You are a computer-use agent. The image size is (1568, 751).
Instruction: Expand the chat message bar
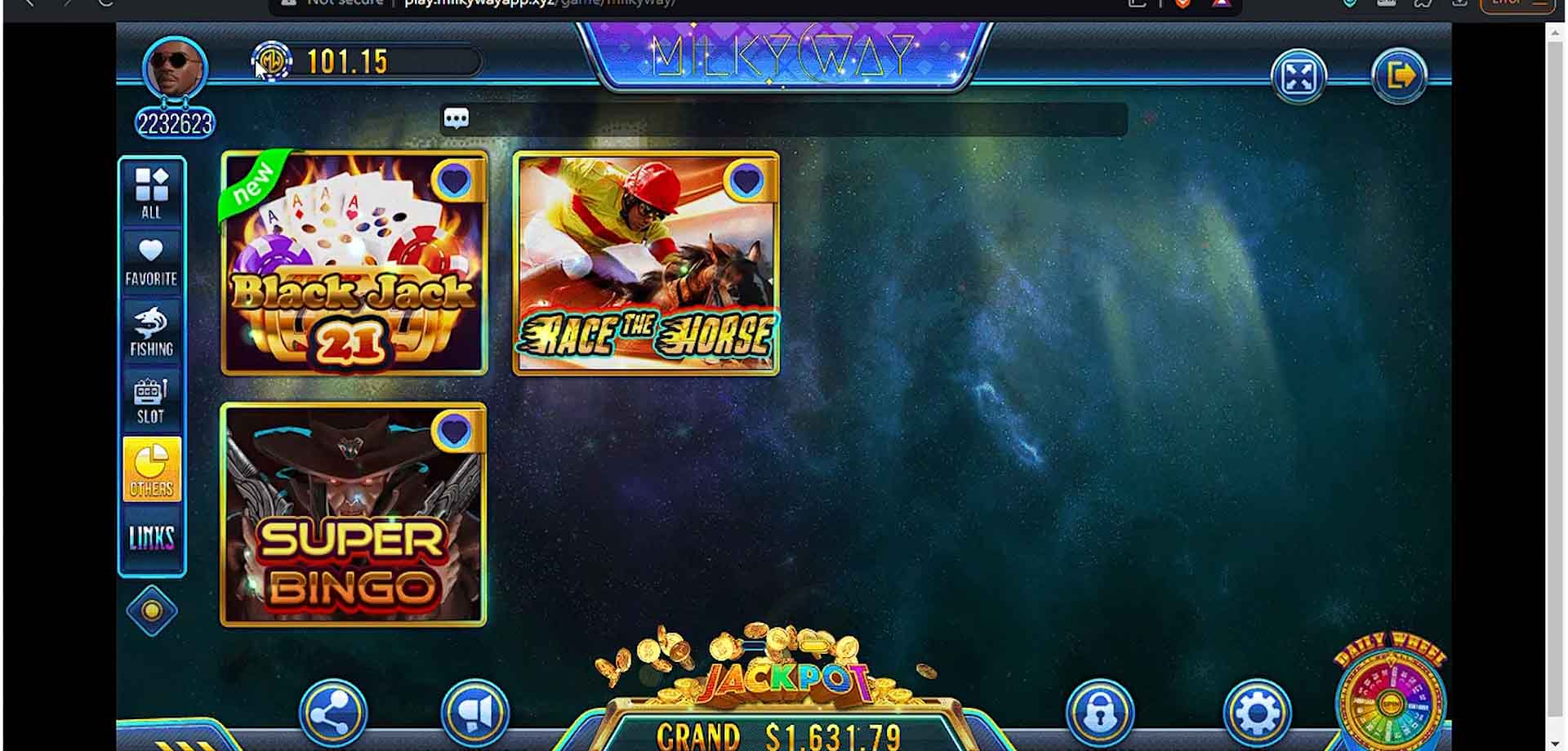coord(456,118)
